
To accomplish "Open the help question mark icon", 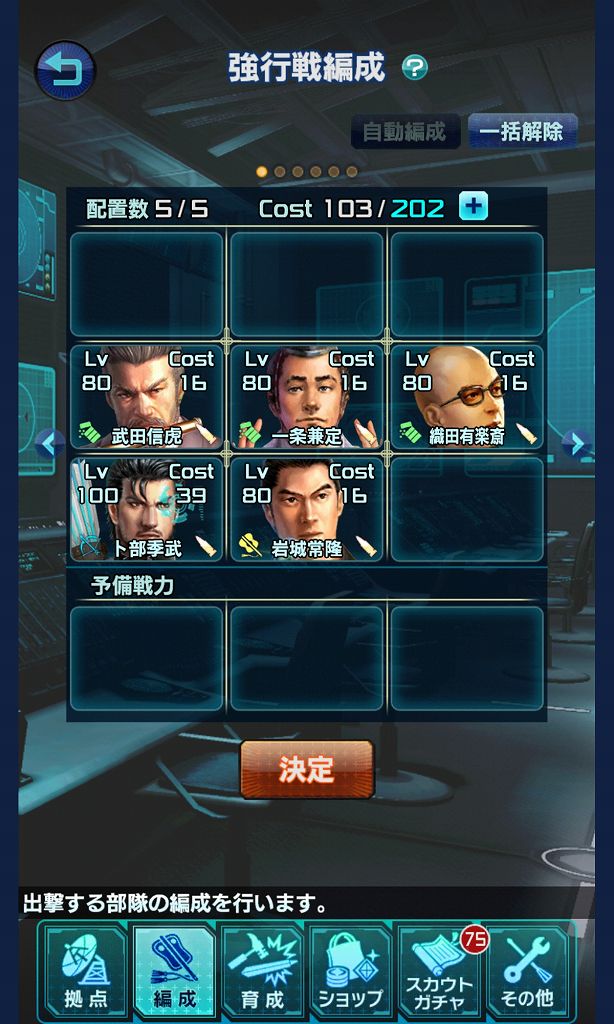I will pyautogui.click(x=414, y=68).
